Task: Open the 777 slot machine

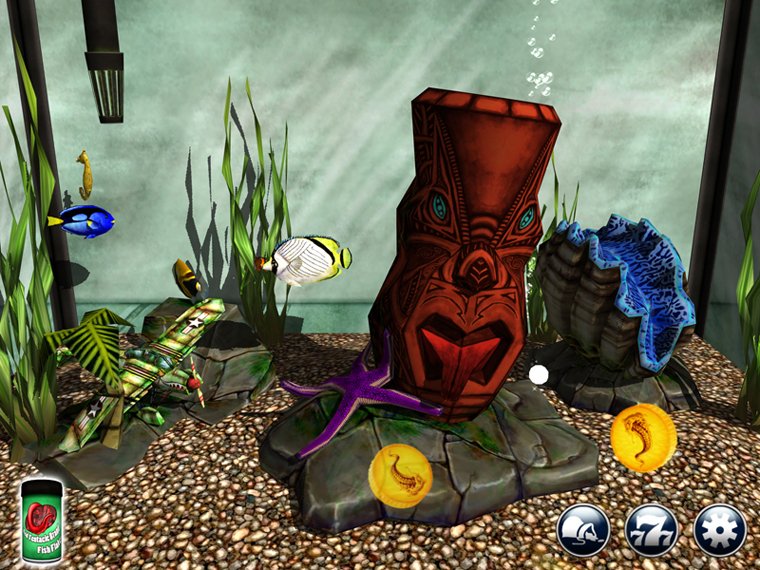Action: [x=651, y=530]
